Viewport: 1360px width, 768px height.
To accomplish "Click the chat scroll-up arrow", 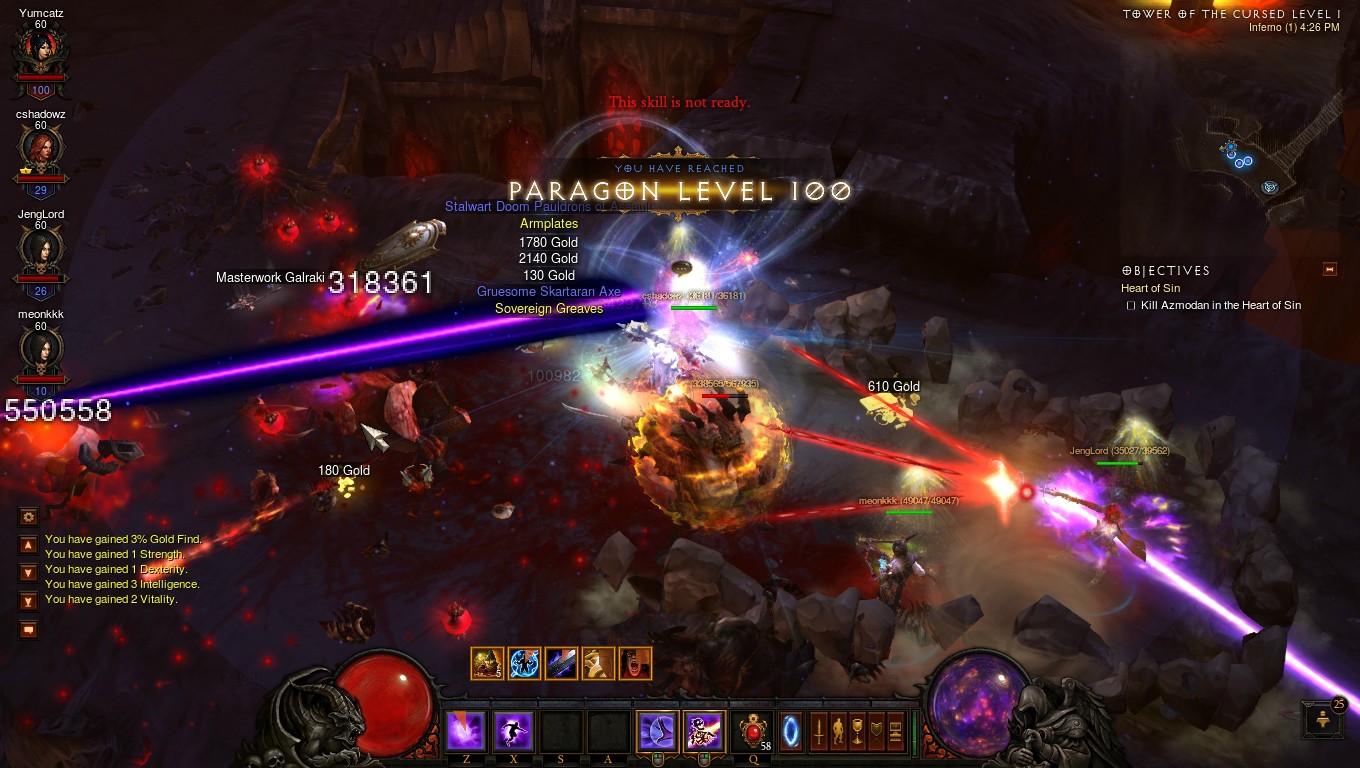I will tap(28, 544).
